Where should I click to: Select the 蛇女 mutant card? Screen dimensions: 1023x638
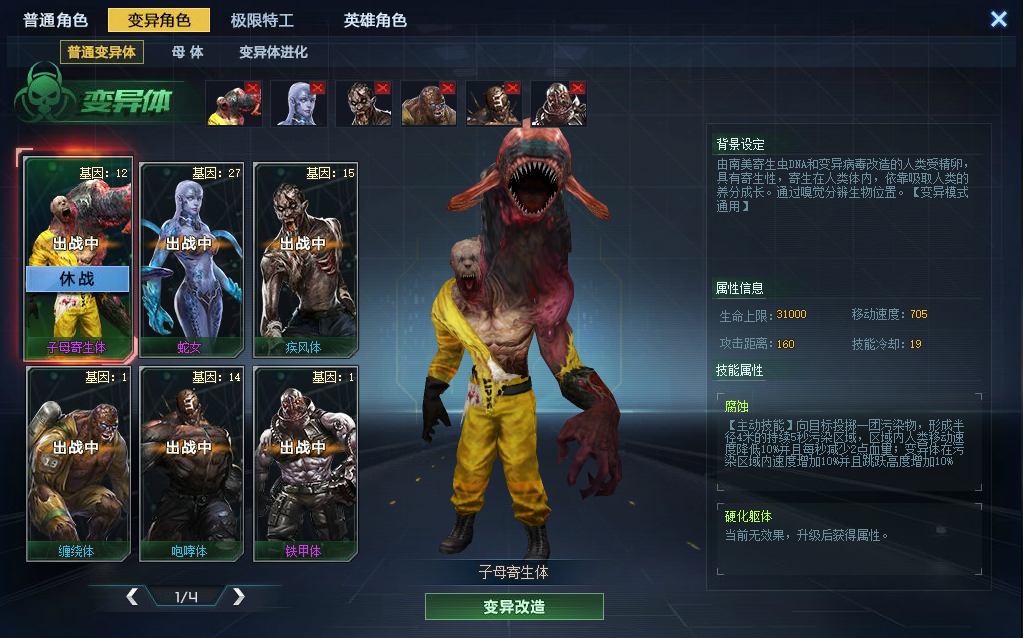pyautogui.click(x=192, y=260)
